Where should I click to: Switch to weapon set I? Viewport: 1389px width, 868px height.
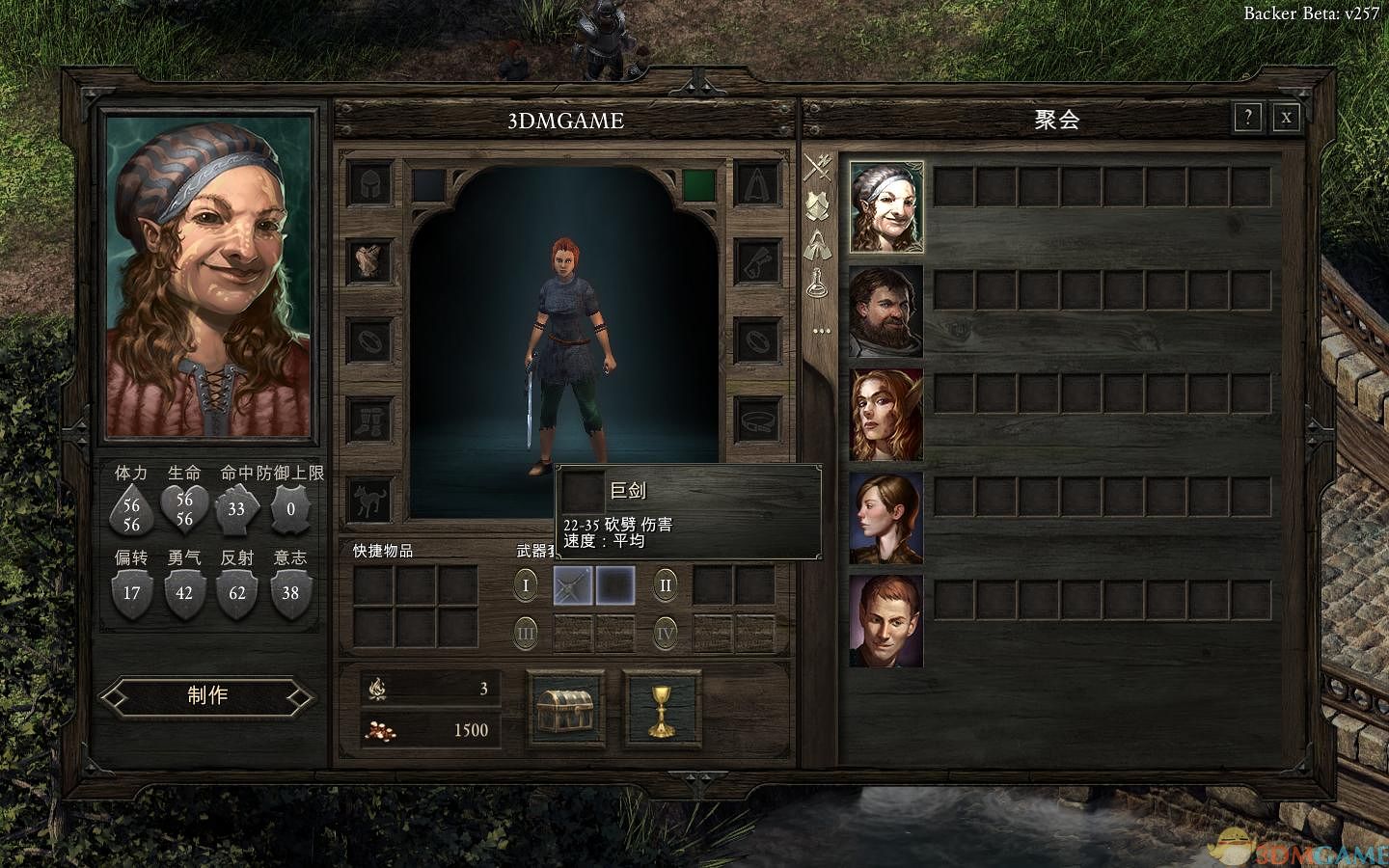(527, 585)
